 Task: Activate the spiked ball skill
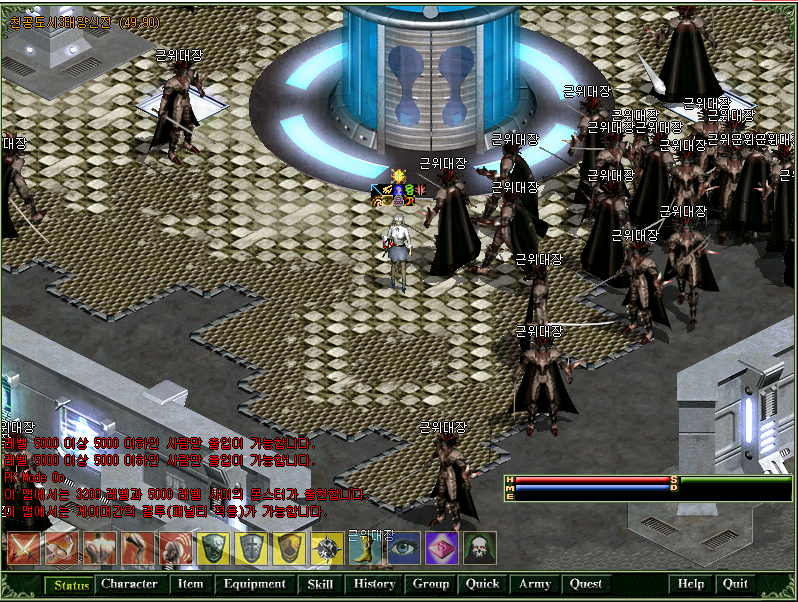coord(327,549)
